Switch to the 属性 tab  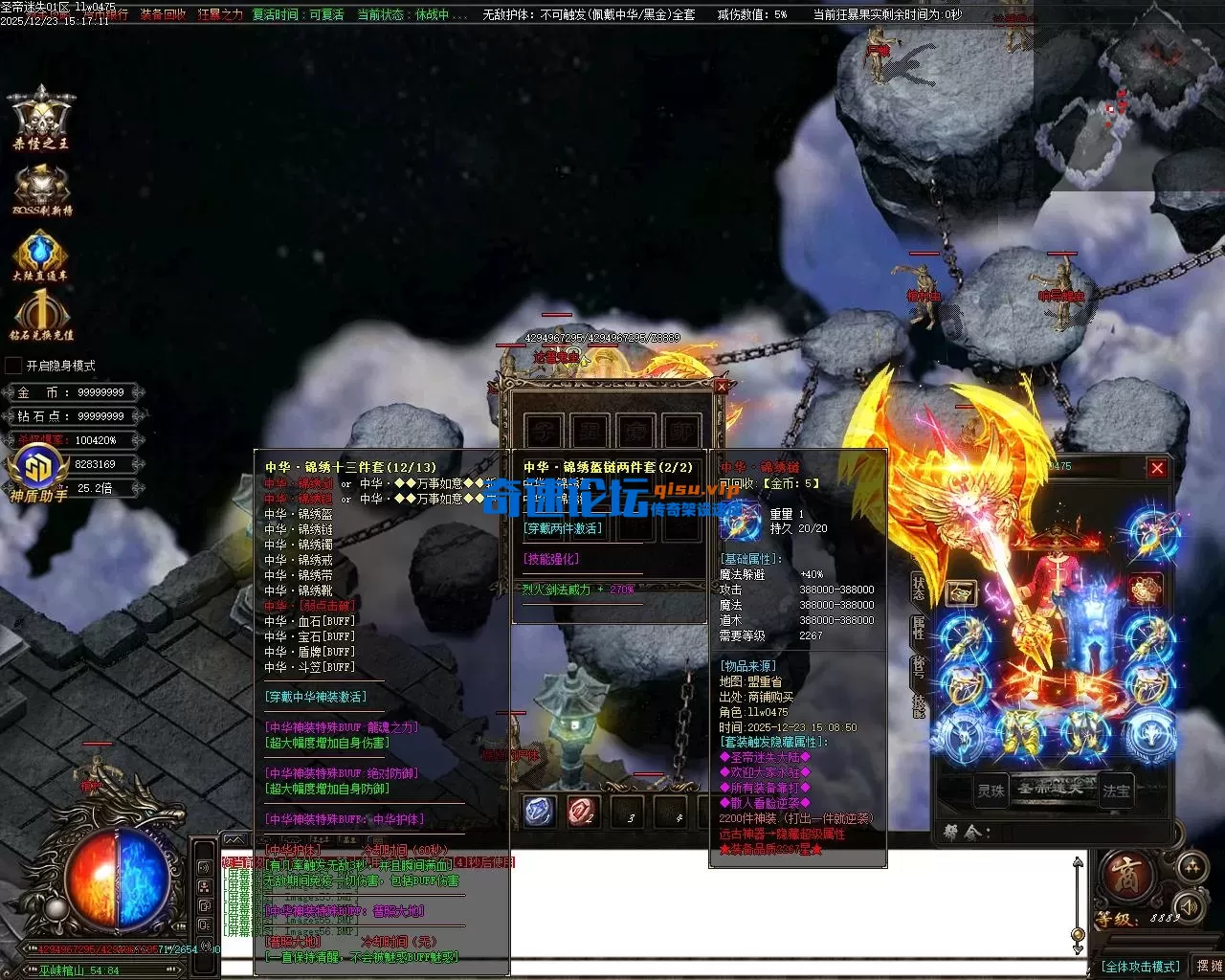click(919, 627)
